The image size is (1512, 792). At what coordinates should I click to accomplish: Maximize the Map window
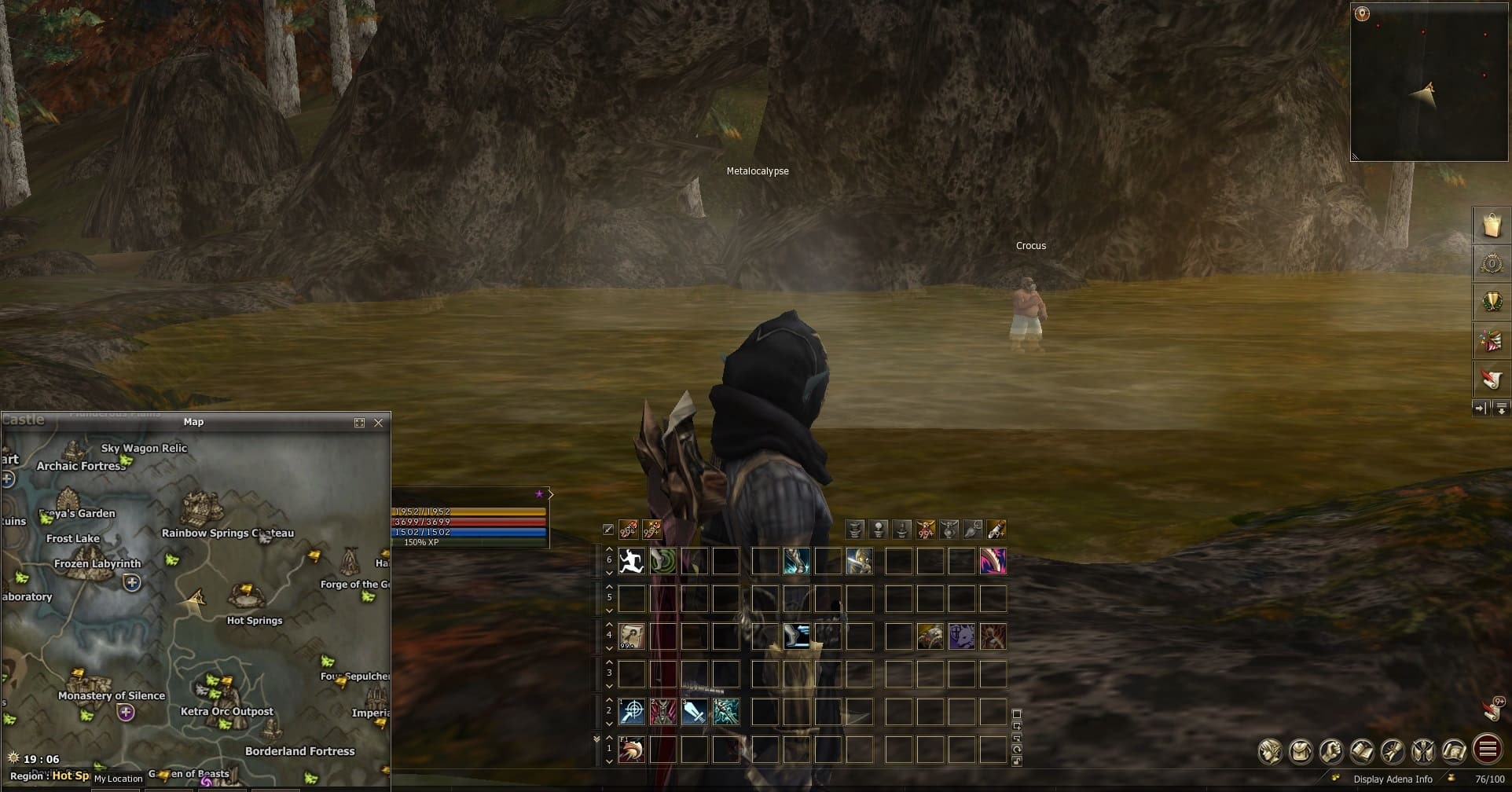pyautogui.click(x=359, y=423)
